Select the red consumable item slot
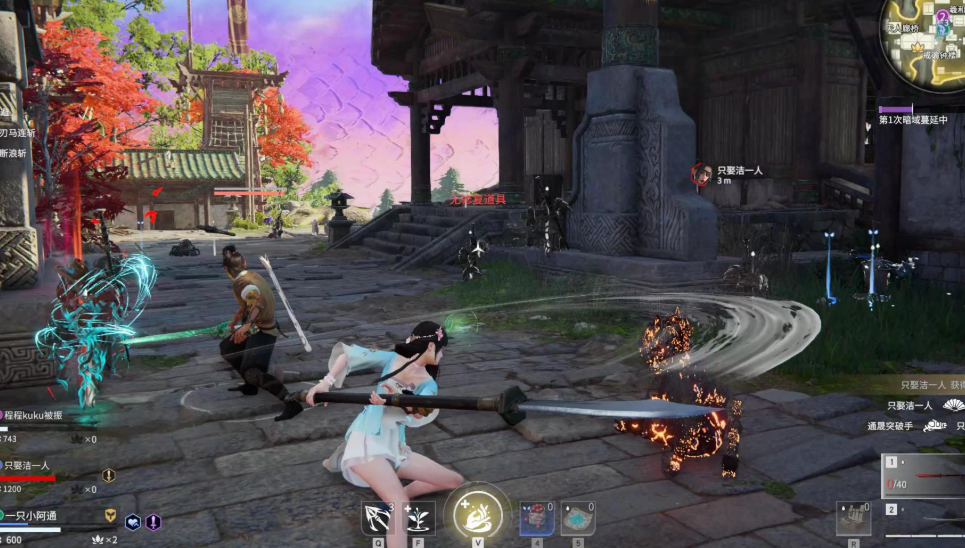The image size is (965, 548). click(x=536, y=518)
